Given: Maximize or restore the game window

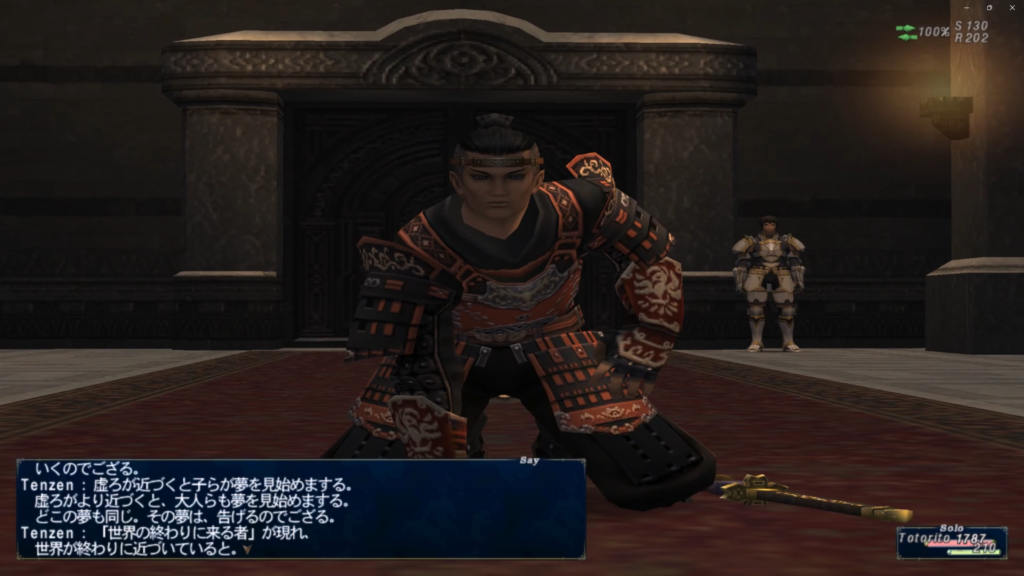Looking at the screenshot, I should (x=988, y=8).
